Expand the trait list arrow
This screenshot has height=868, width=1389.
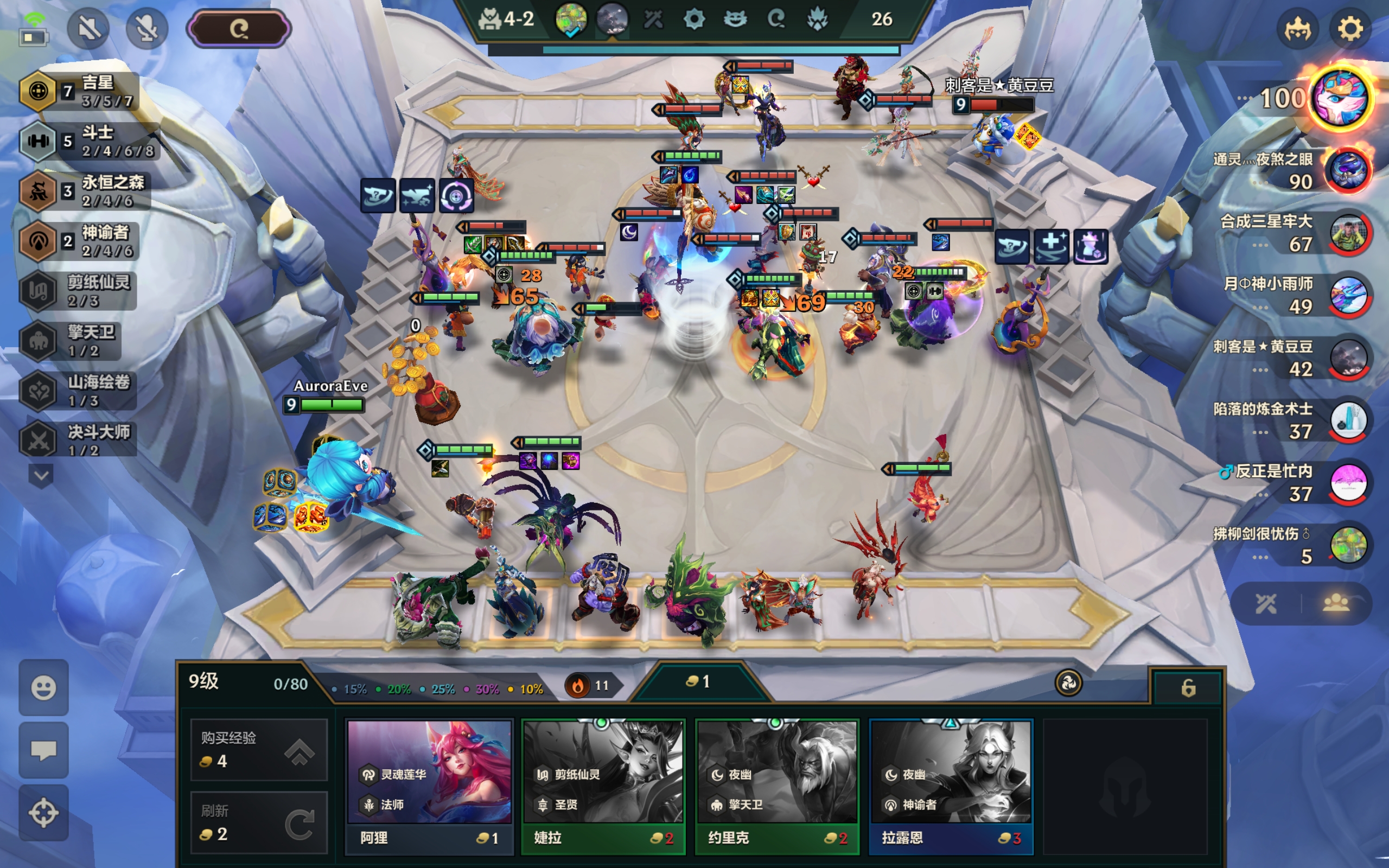[x=41, y=475]
